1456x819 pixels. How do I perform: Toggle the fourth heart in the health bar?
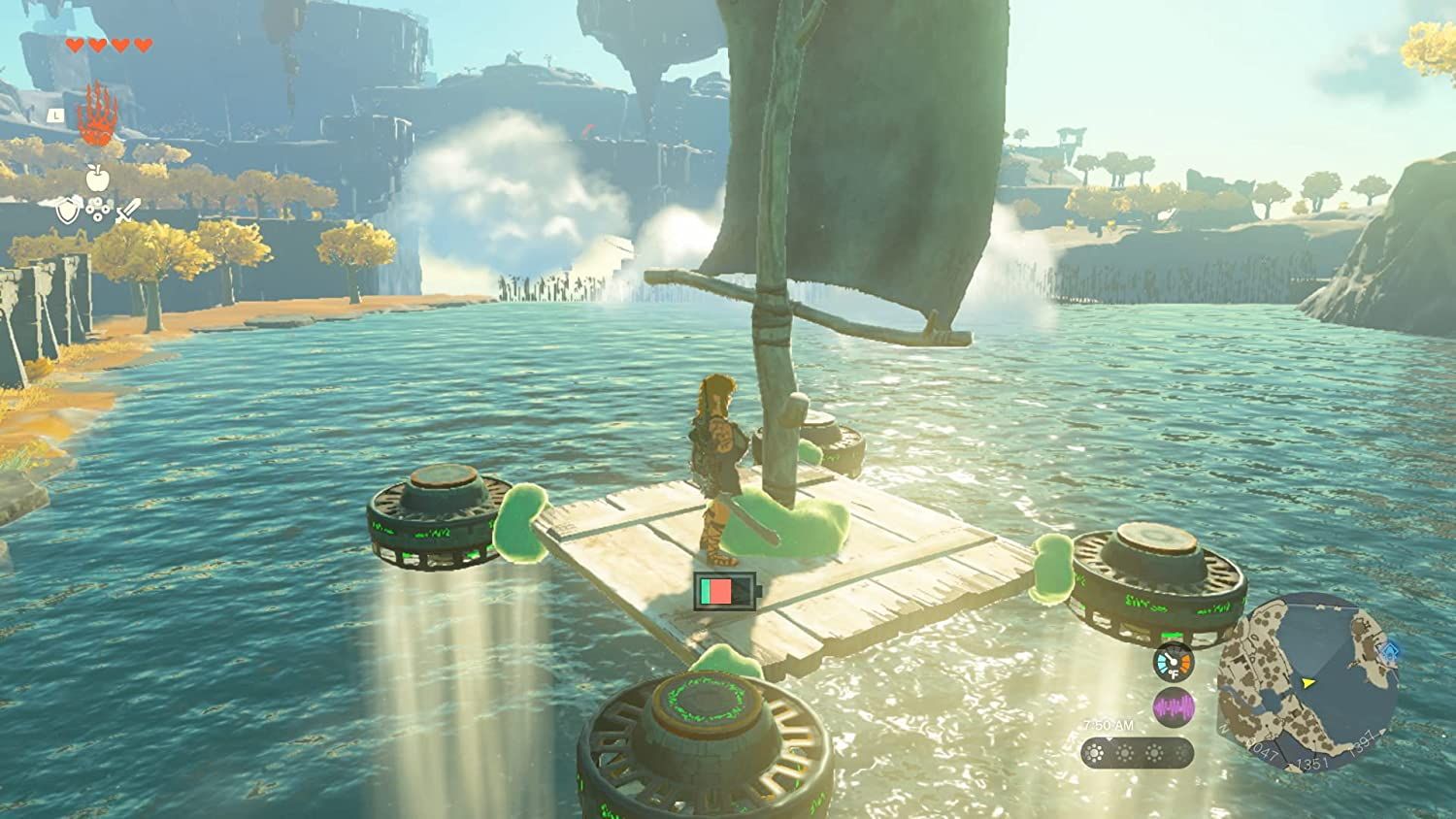[x=142, y=43]
